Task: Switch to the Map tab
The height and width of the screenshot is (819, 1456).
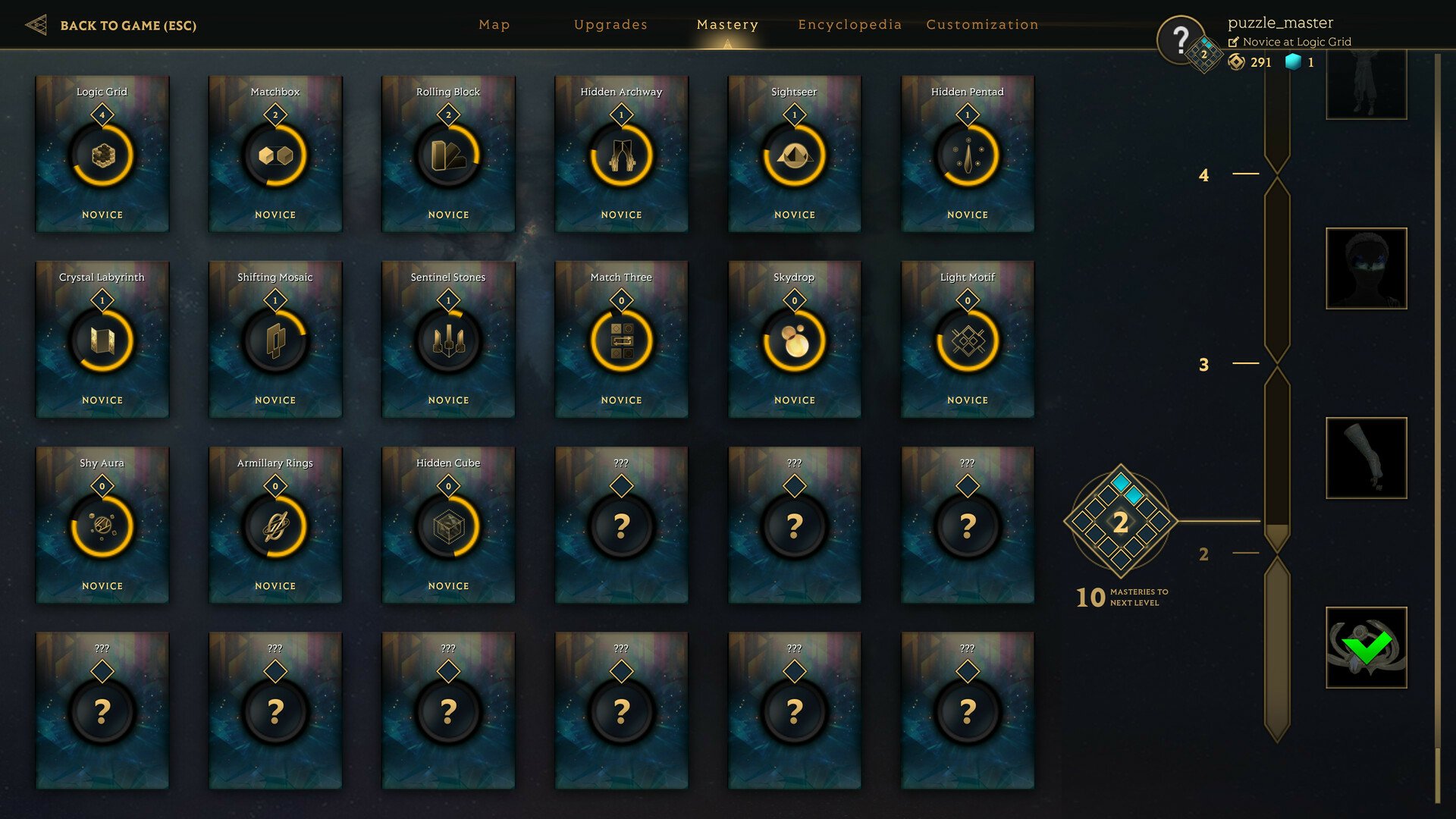Action: pyautogui.click(x=494, y=25)
